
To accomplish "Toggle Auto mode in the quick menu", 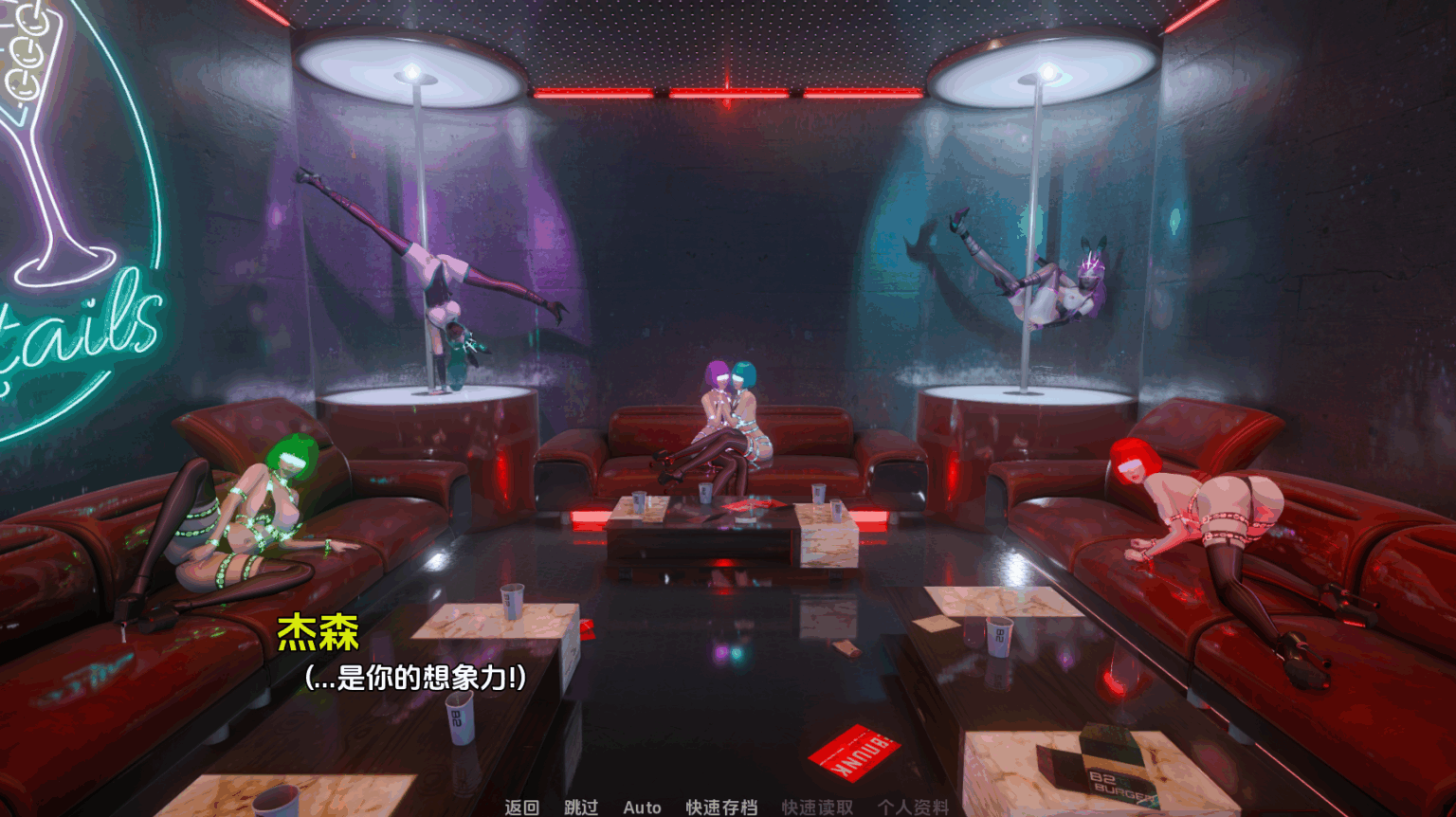I will point(641,808).
